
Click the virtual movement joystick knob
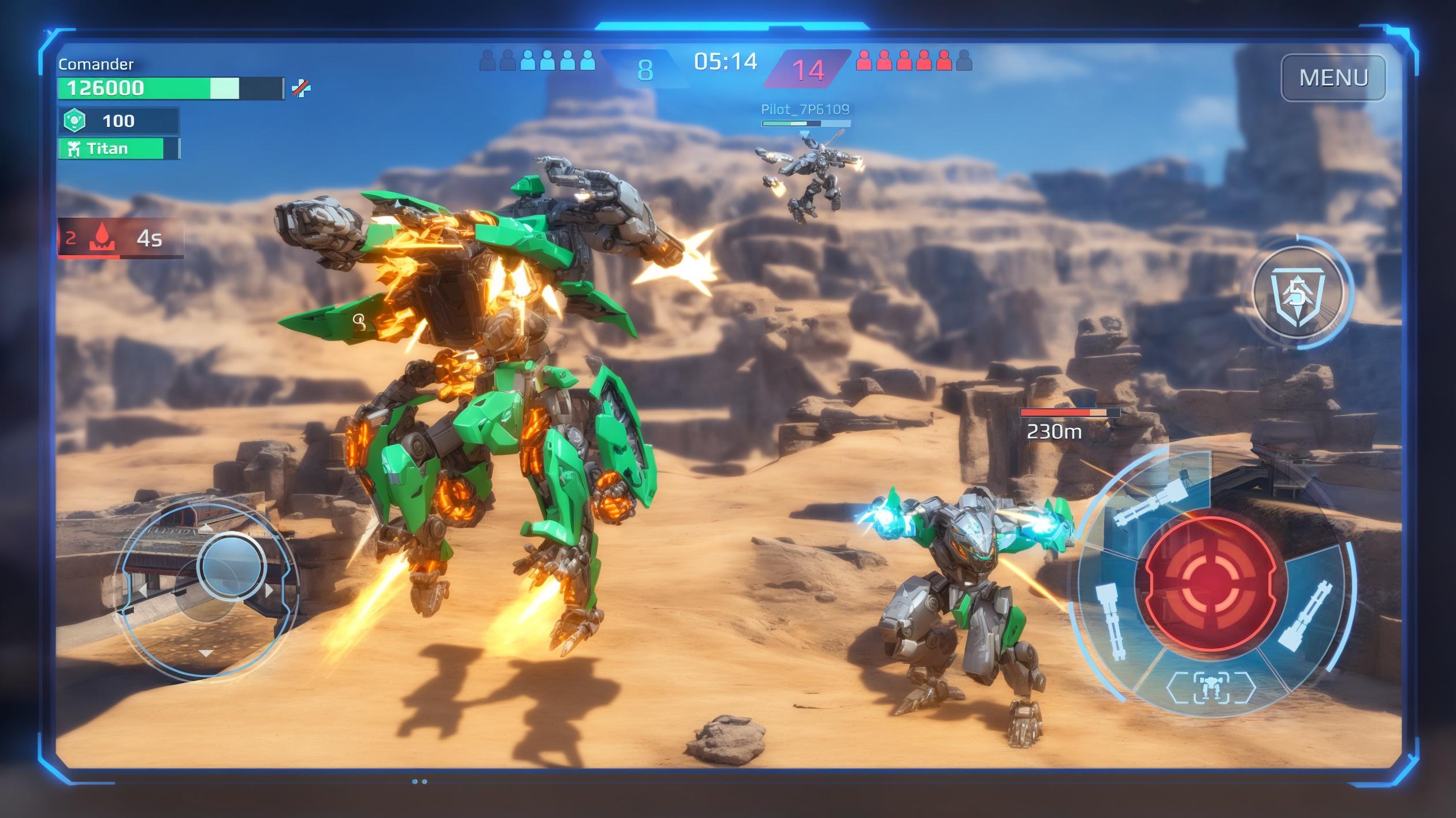click(x=231, y=566)
